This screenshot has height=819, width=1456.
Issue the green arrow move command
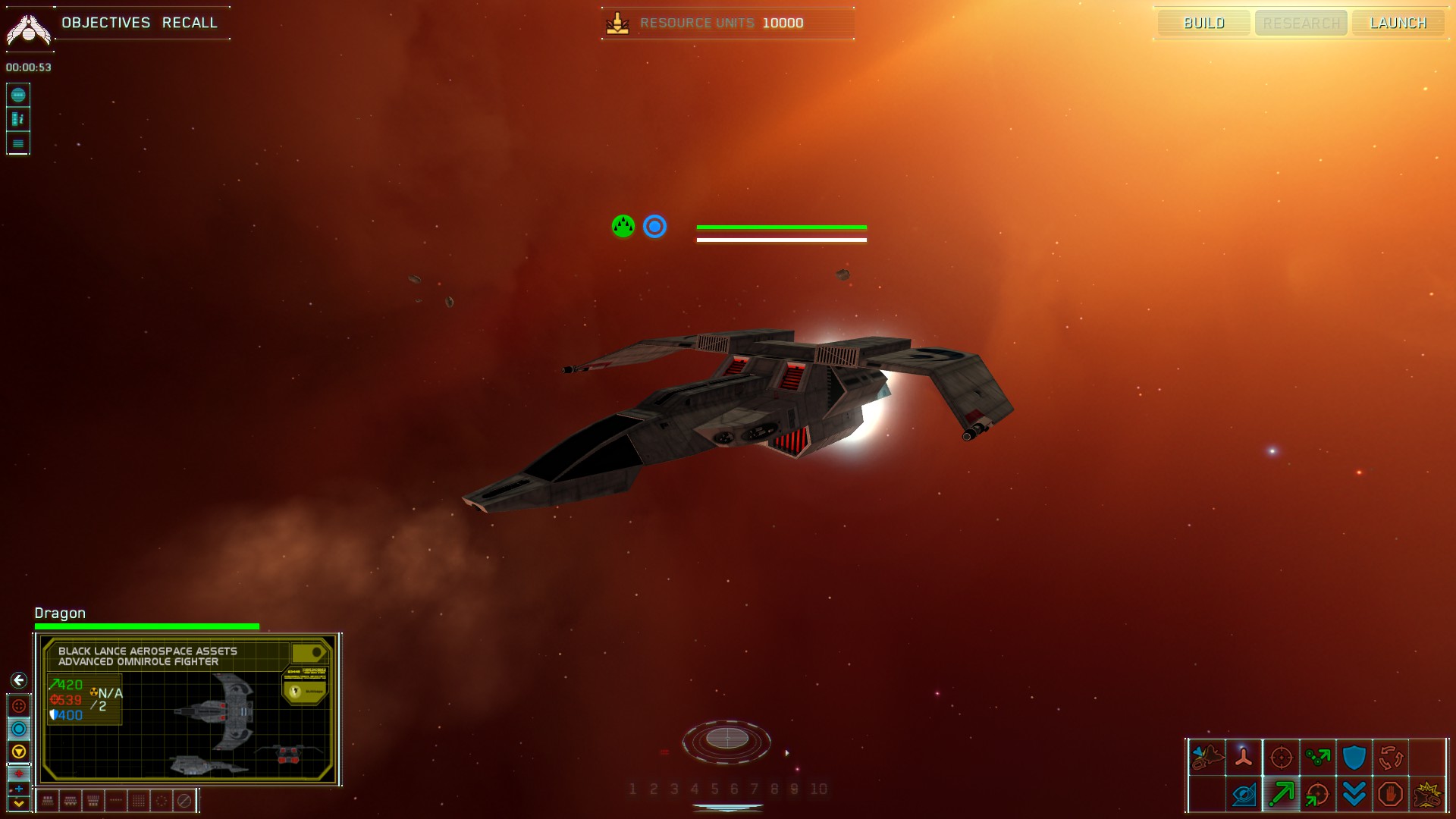click(x=1281, y=794)
